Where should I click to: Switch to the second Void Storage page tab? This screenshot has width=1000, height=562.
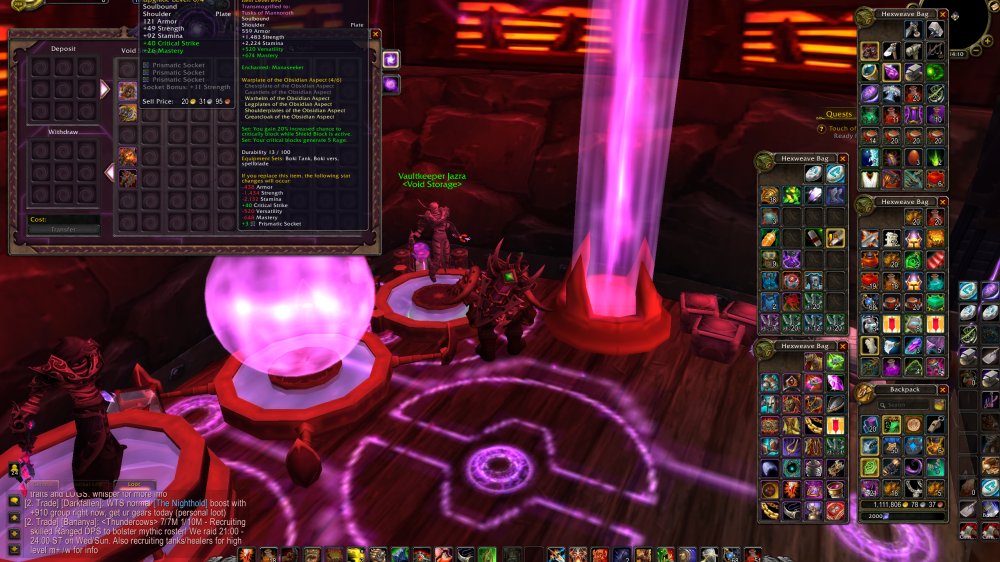tap(390, 85)
